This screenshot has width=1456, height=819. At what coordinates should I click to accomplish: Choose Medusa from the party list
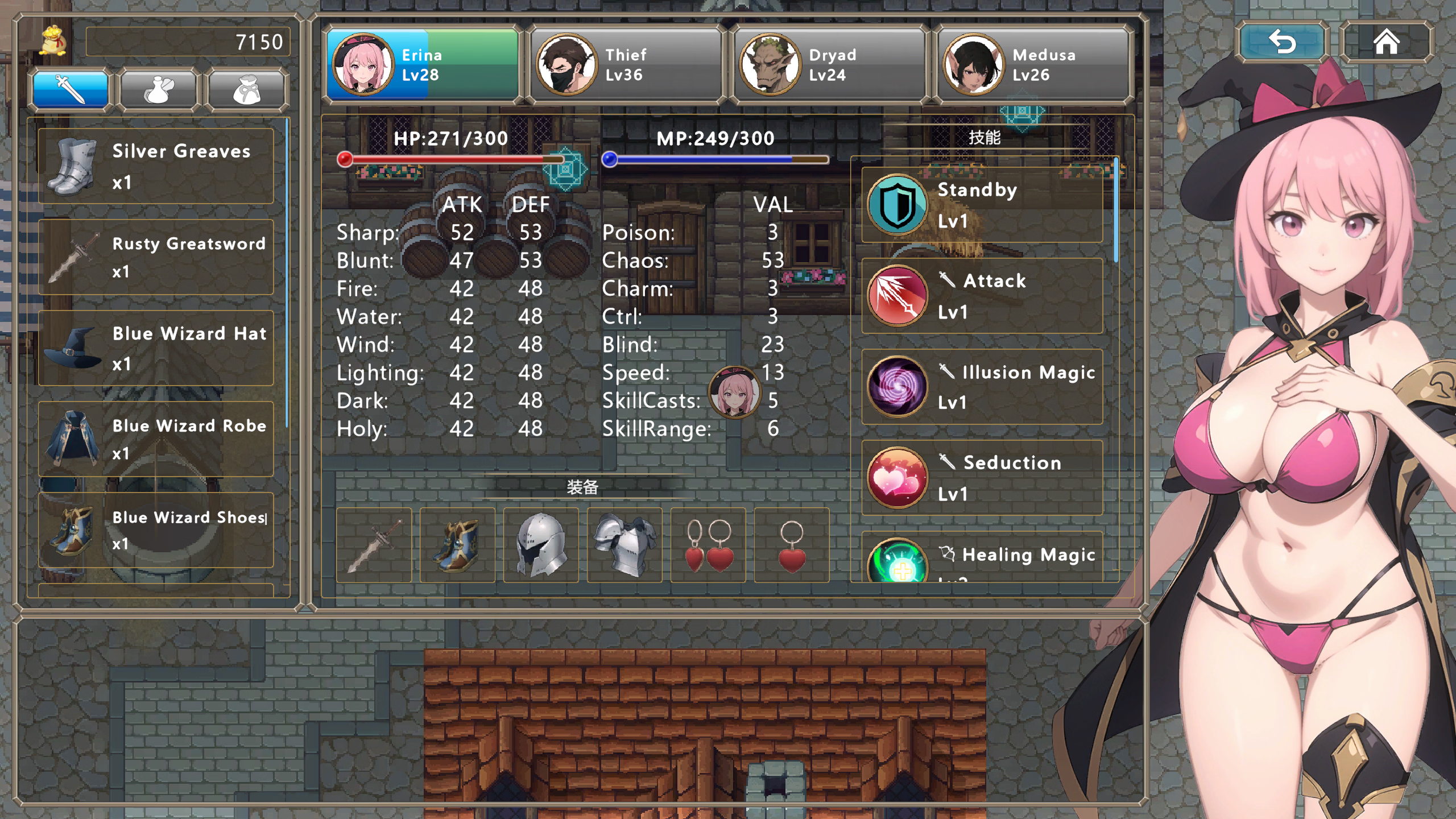tap(1033, 64)
